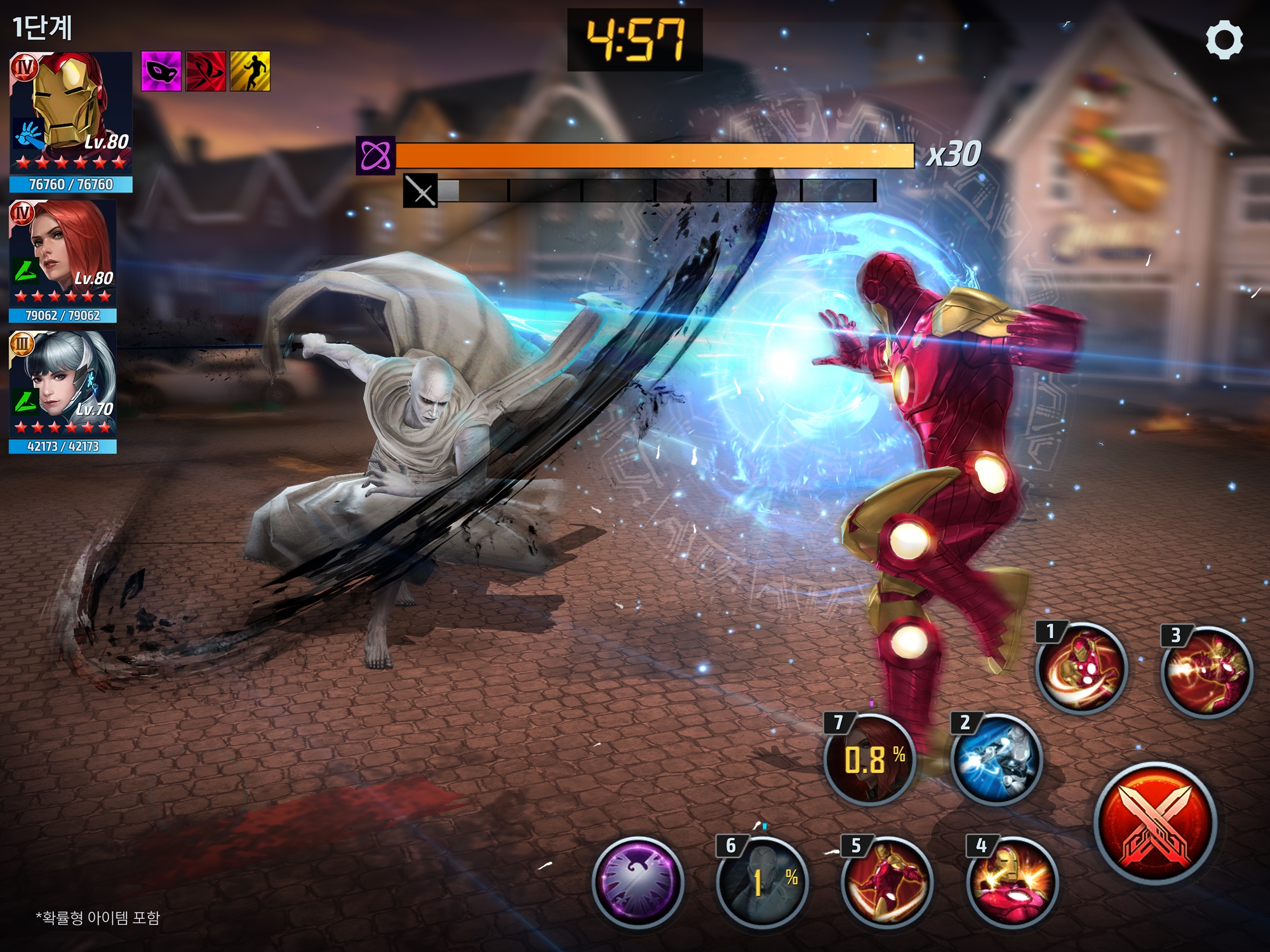
Task: Tap the yellow running figure buff icon
Action: point(250,71)
